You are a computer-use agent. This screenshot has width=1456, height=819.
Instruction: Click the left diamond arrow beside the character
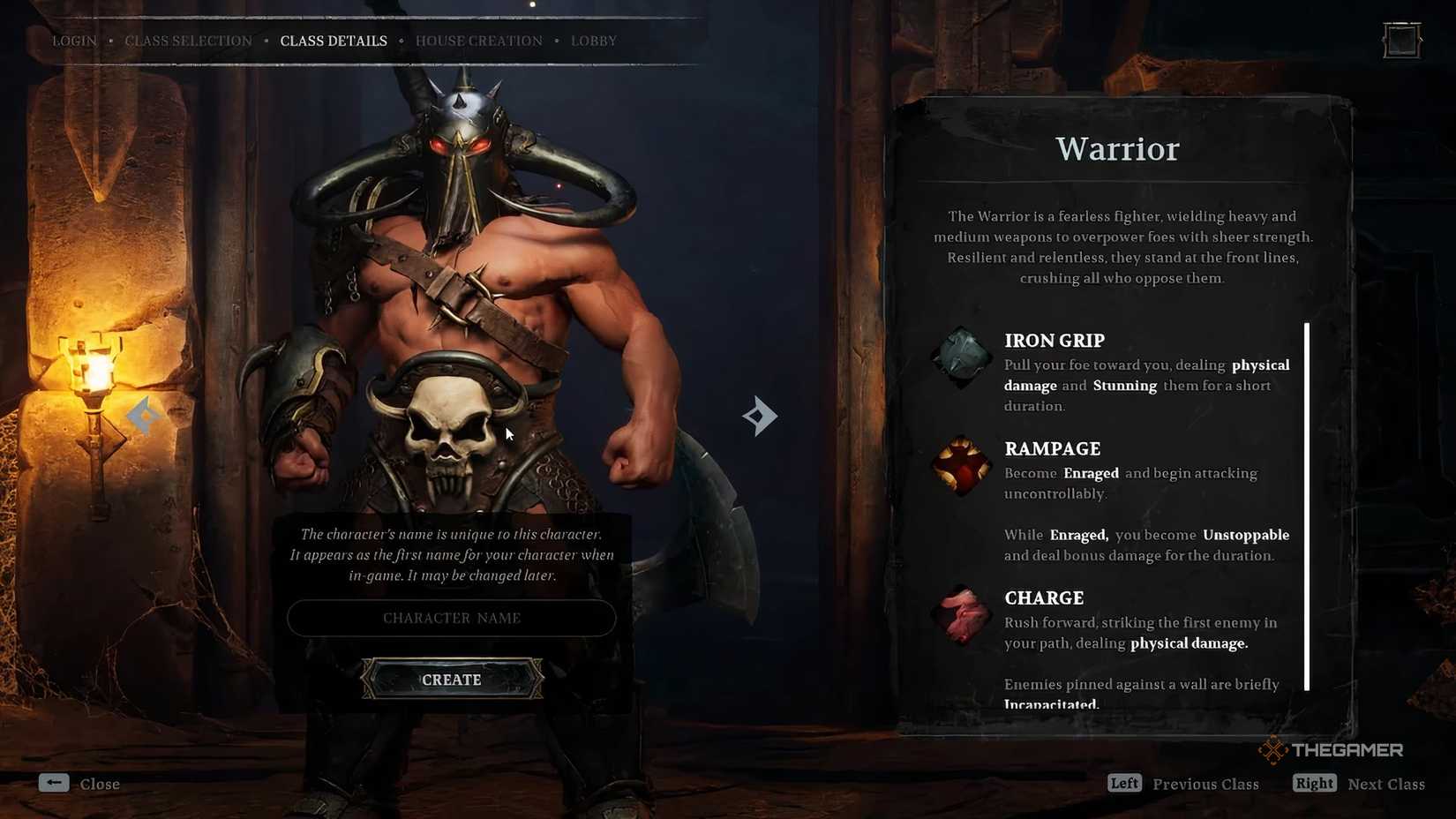tap(144, 416)
